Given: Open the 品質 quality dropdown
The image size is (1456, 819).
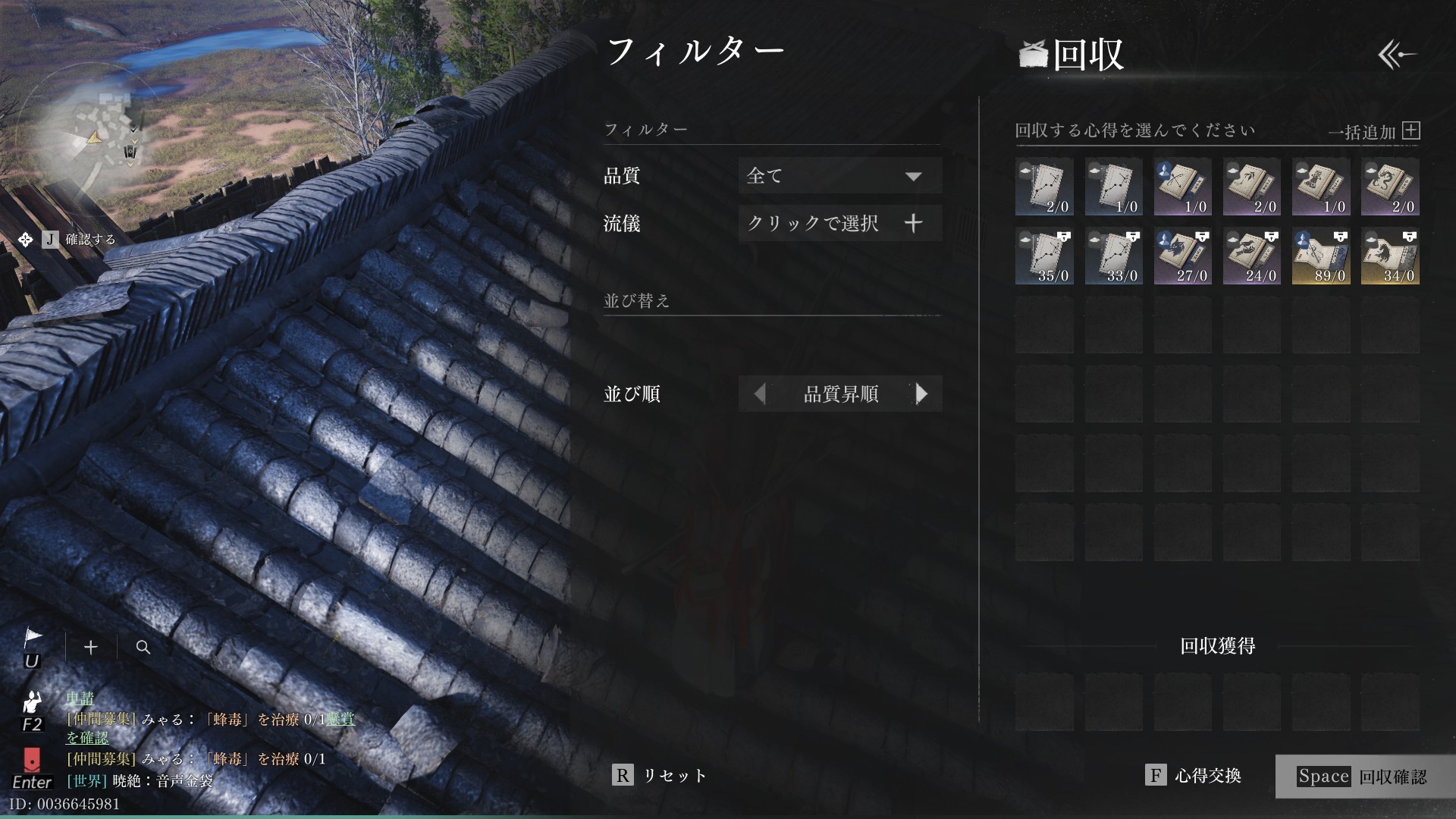Looking at the screenshot, I should pos(840,176).
